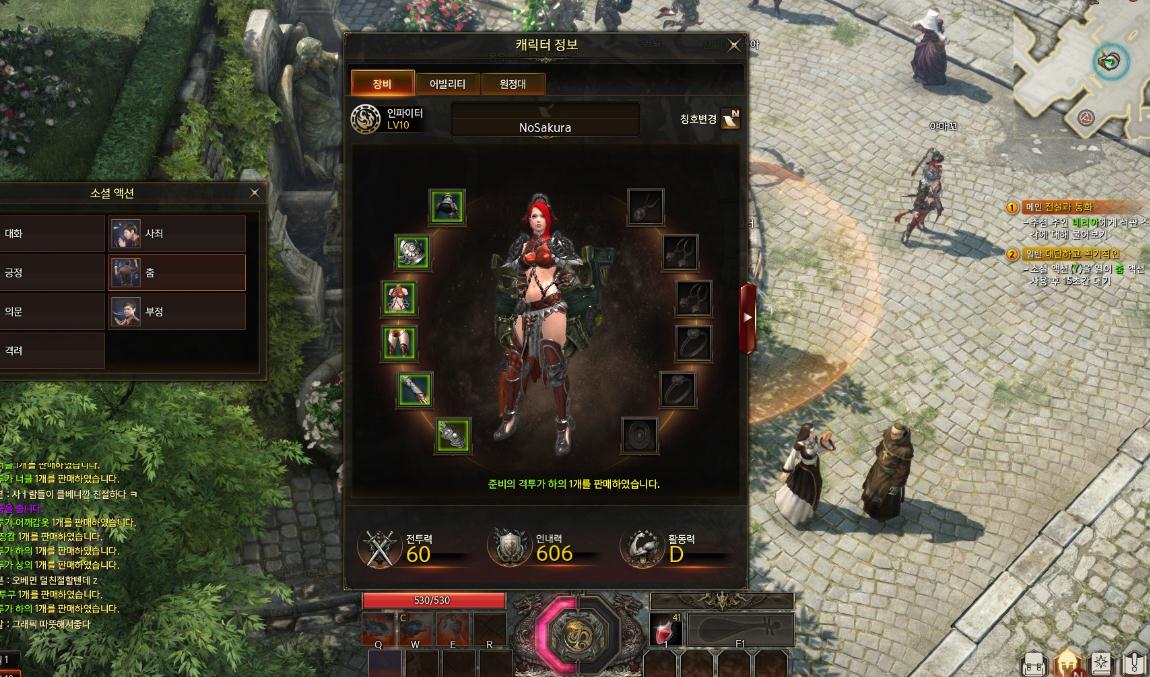Click the empty necklace slot
This screenshot has width=1150, height=677.
pyautogui.click(x=645, y=206)
